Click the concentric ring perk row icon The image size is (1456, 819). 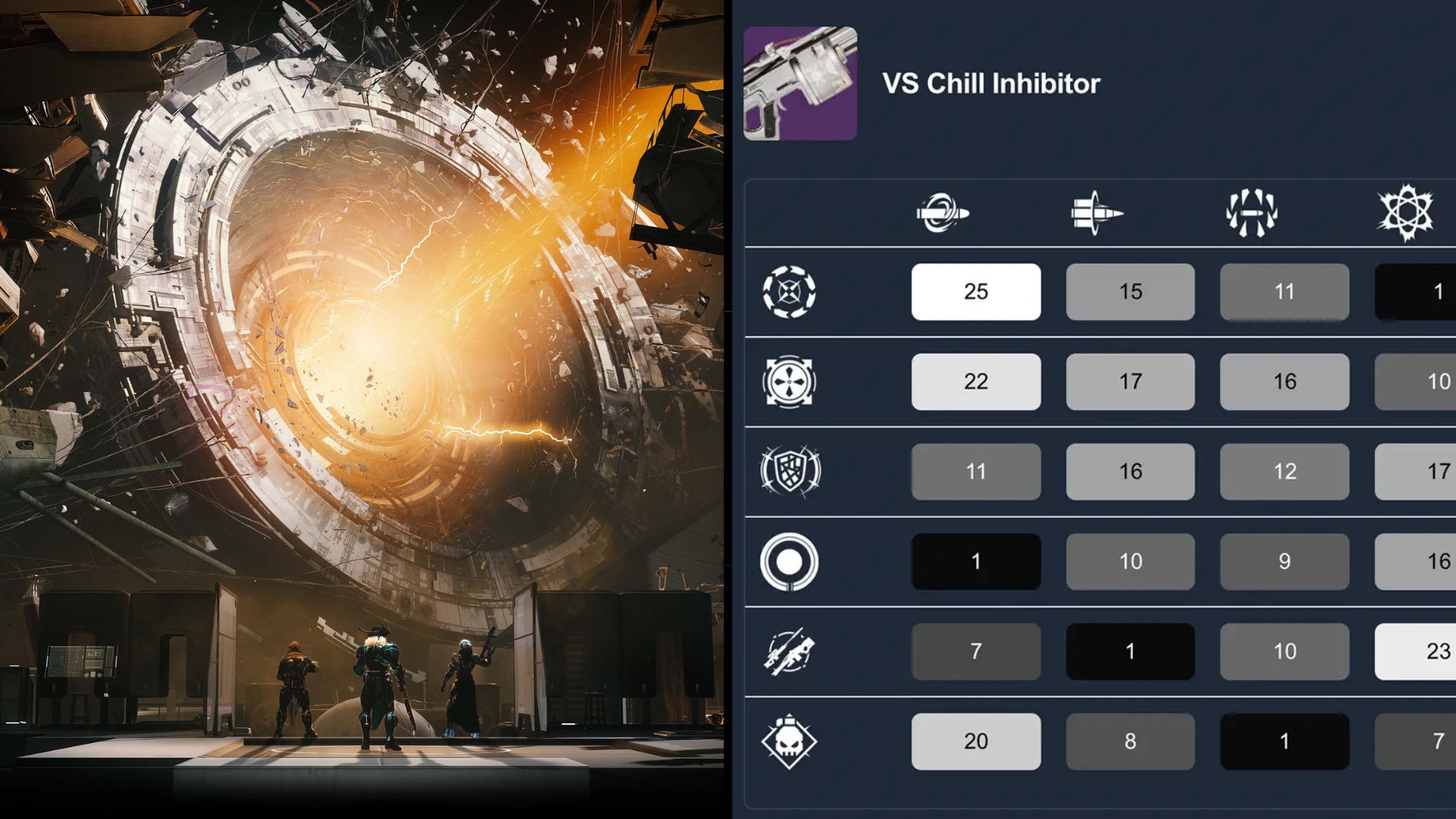coord(792,561)
